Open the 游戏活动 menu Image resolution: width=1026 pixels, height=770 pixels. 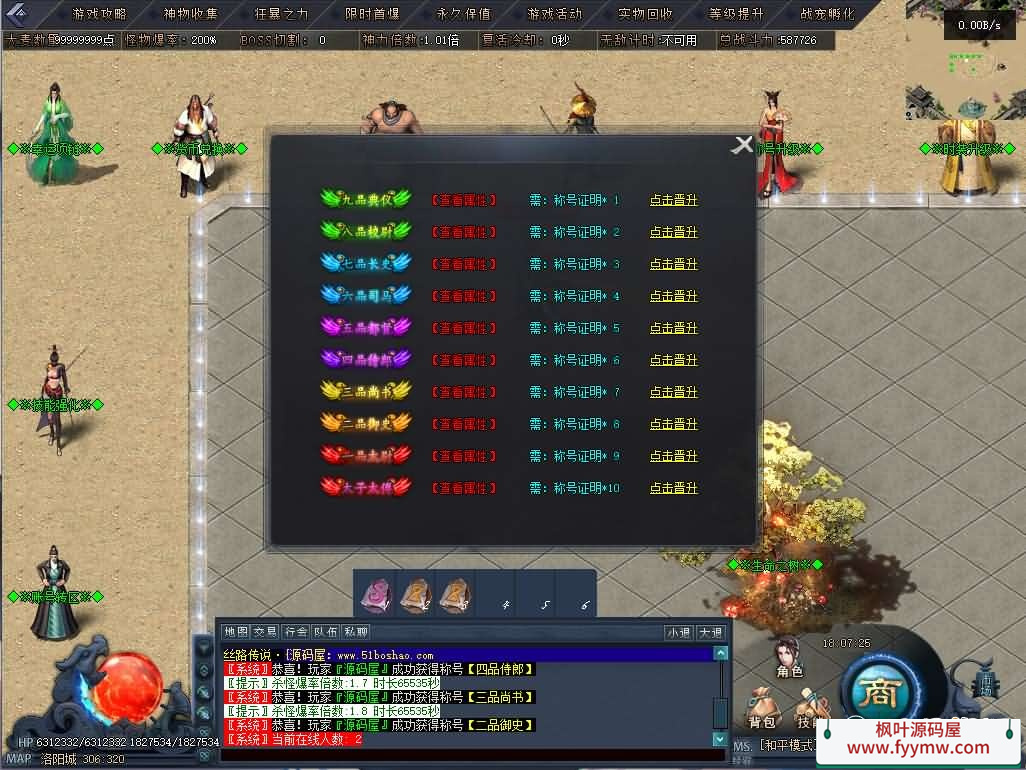click(555, 14)
